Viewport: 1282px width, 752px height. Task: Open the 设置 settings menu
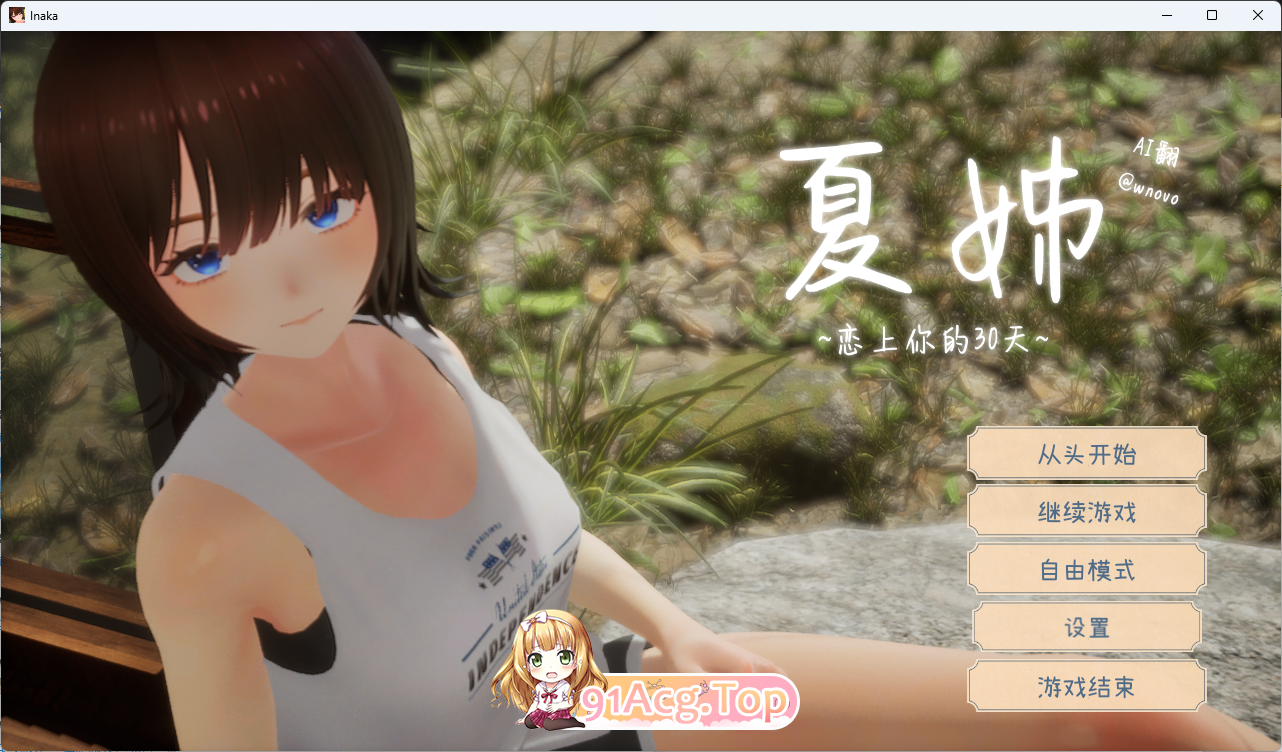(1086, 627)
